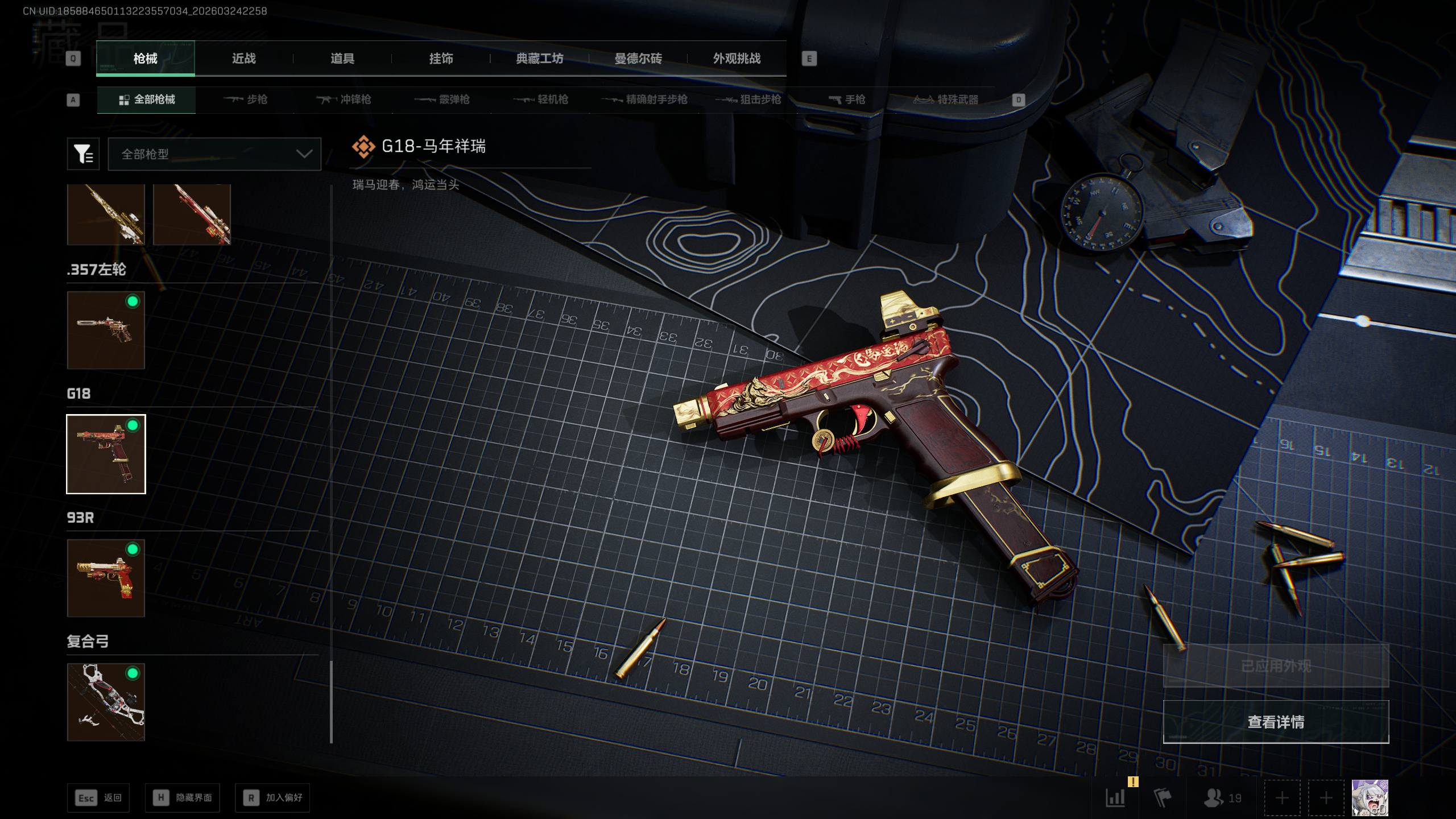Select the 挂饰 charms tab
Image resolution: width=1456 pixels, height=819 pixels.
441,59
